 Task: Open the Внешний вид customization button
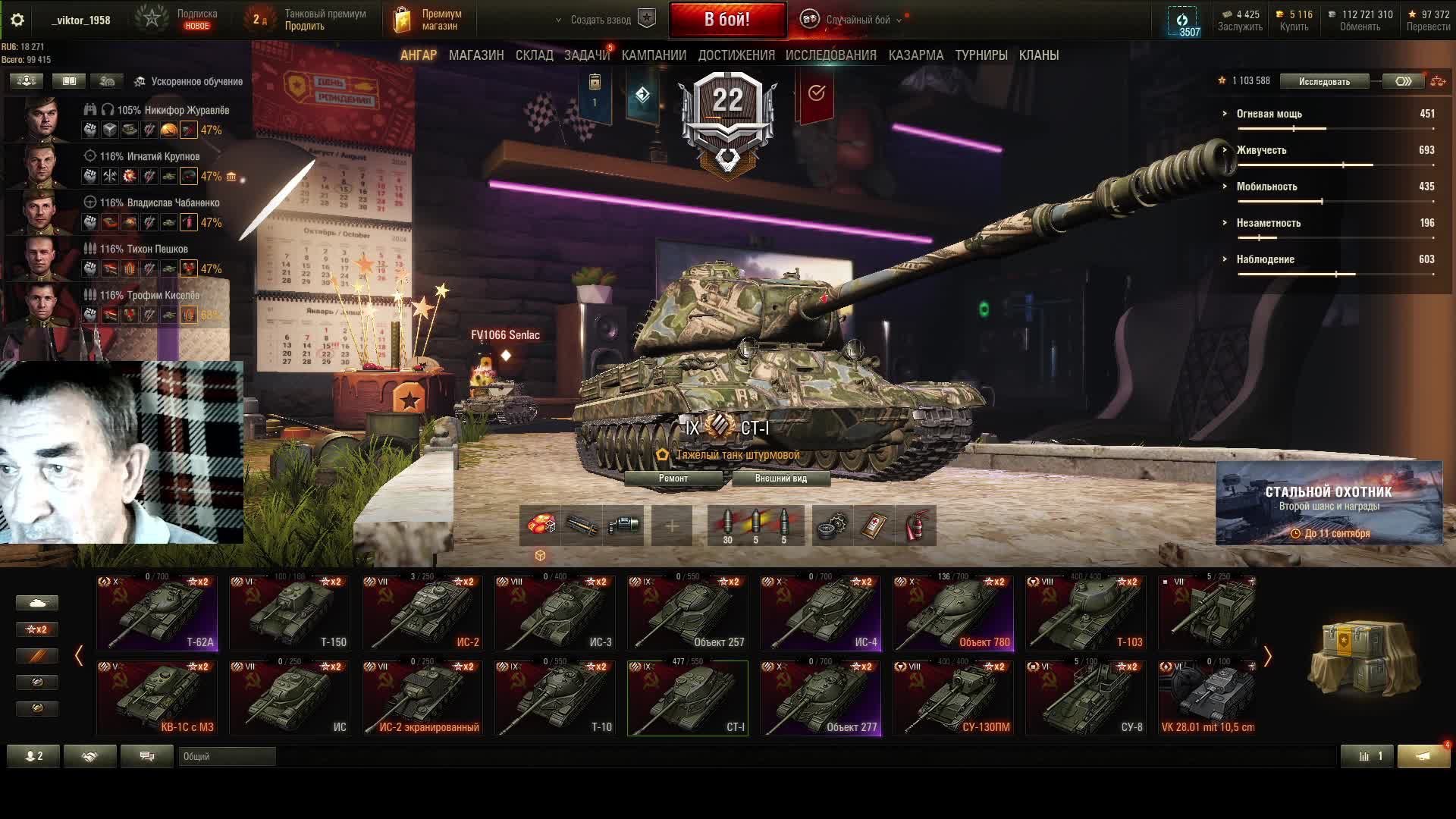click(781, 479)
